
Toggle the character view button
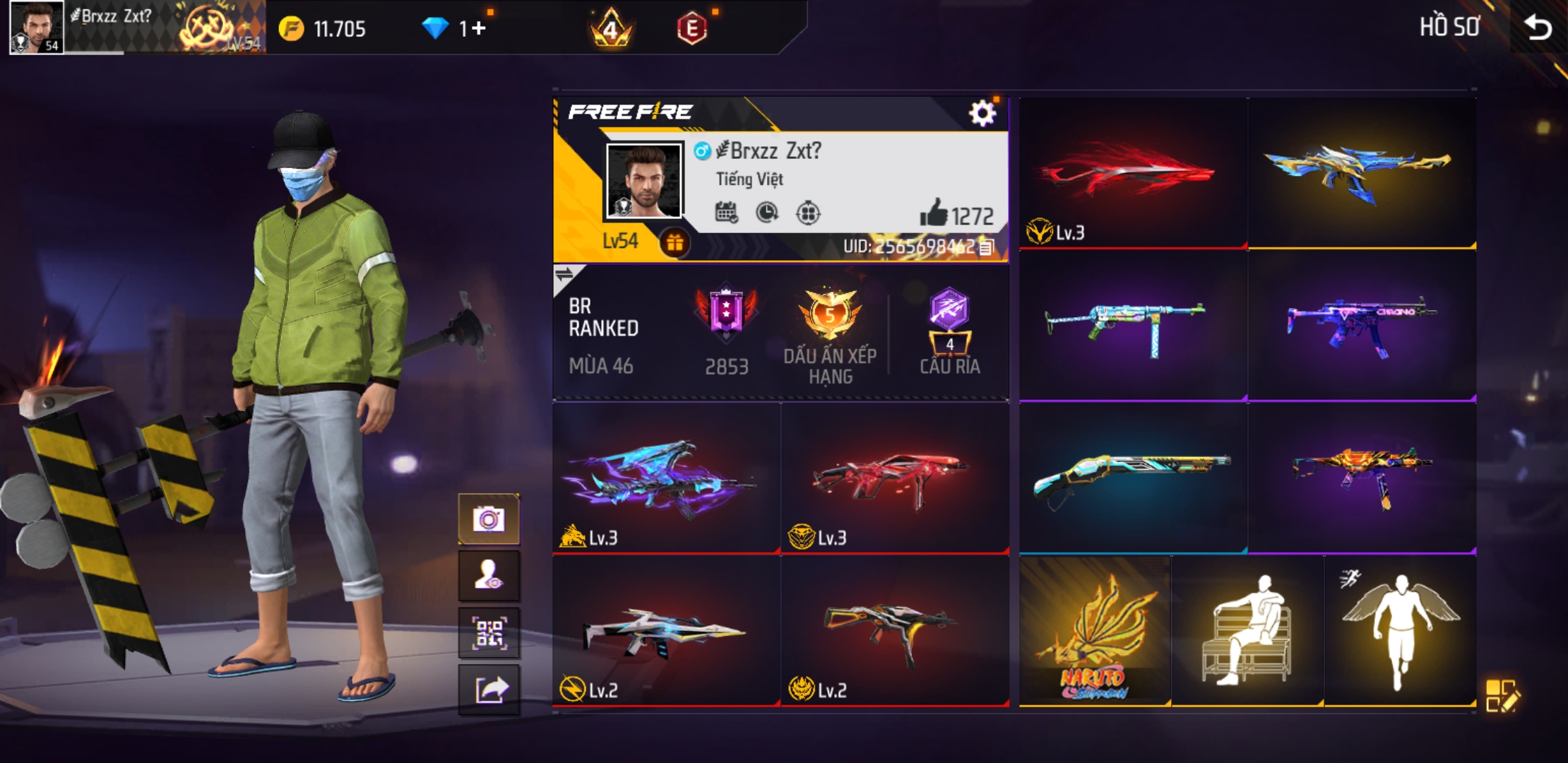pyautogui.click(x=489, y=576)
